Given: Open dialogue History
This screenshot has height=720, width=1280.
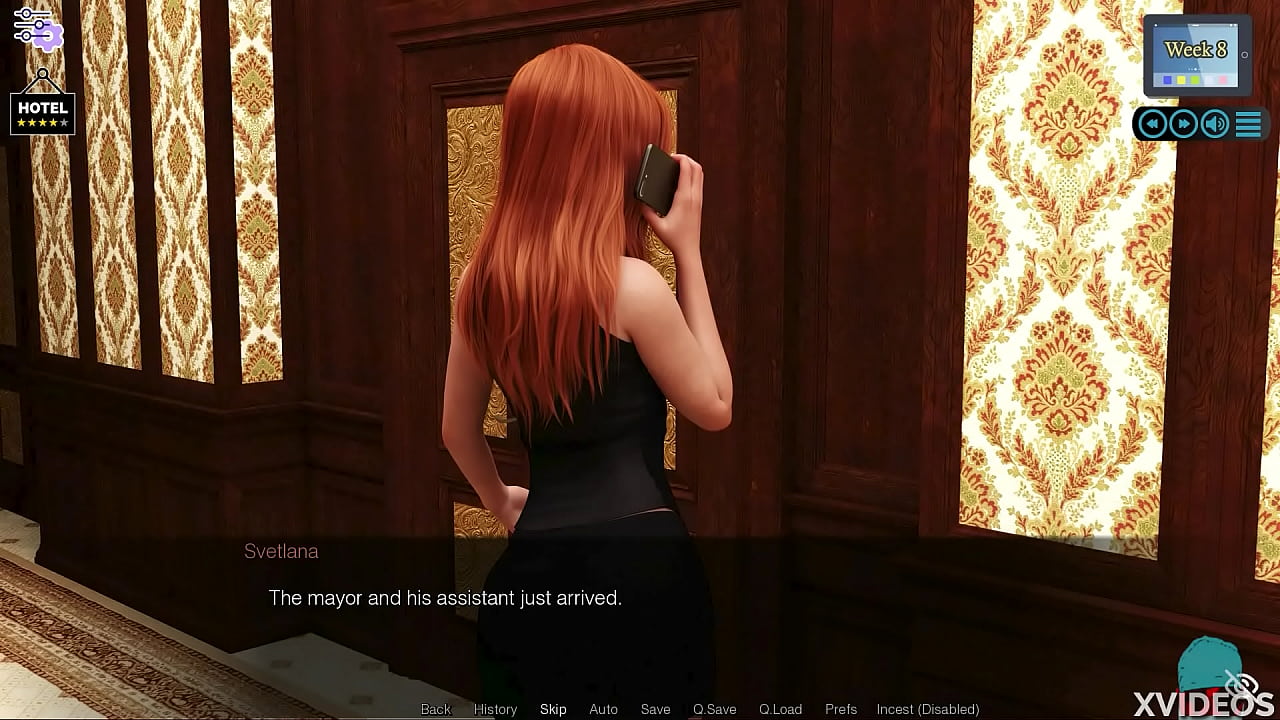Looking at the screenshot, I should click(495, 709).
